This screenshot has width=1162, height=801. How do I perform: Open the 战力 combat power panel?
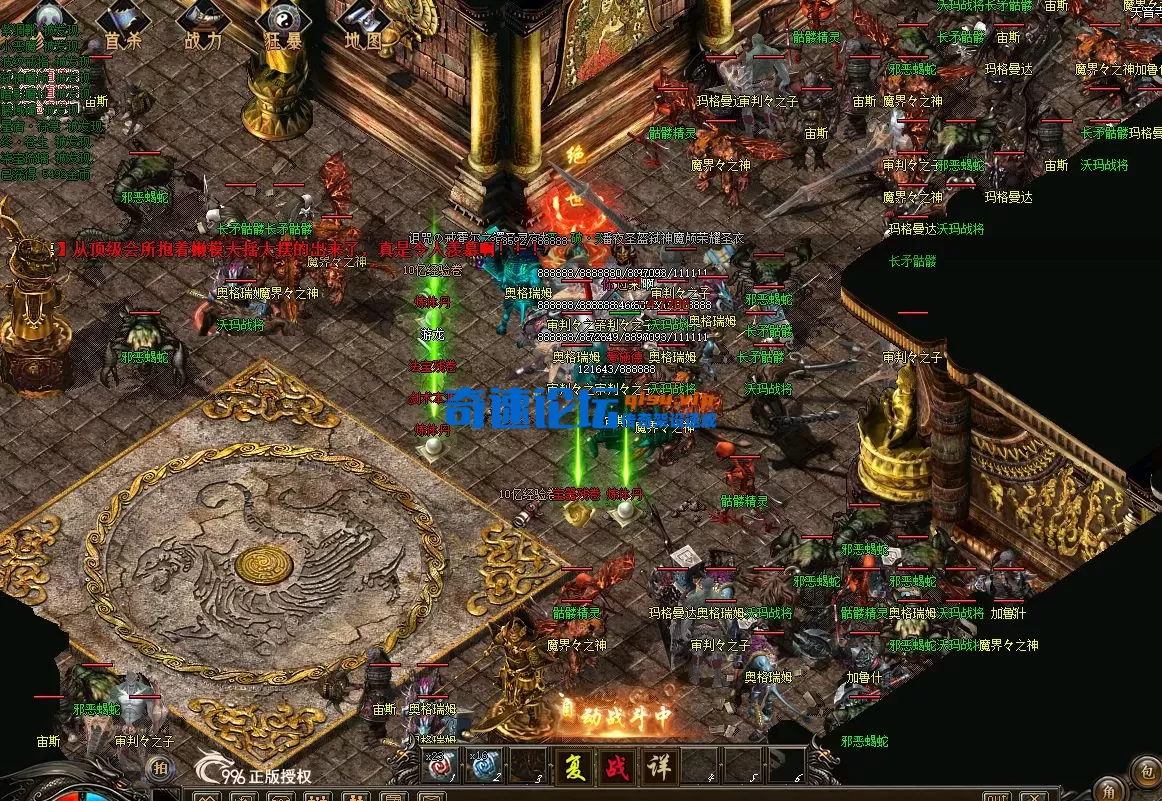204,25
